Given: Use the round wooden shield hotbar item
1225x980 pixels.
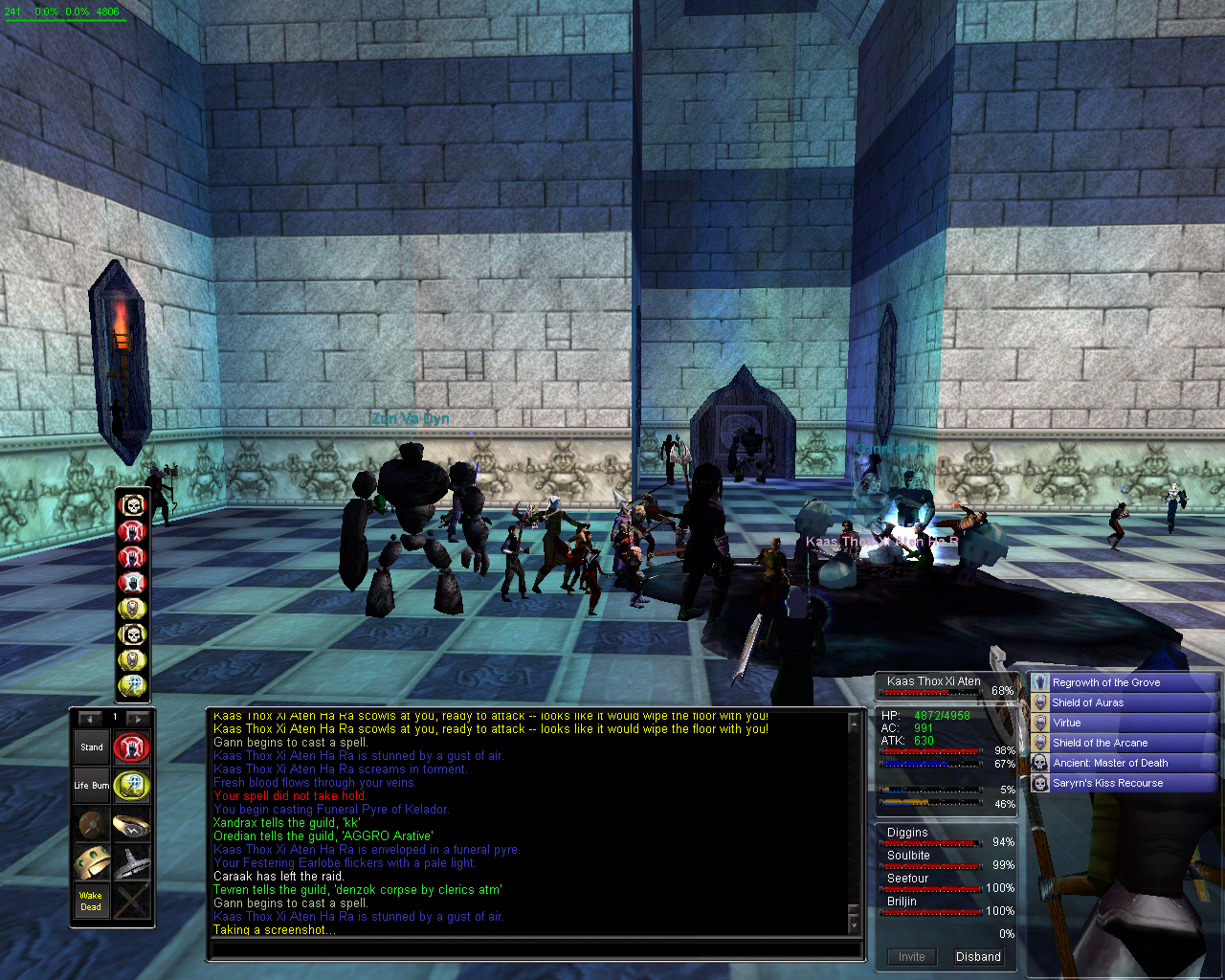Looking at the screenshot, I should pos(92,825).
